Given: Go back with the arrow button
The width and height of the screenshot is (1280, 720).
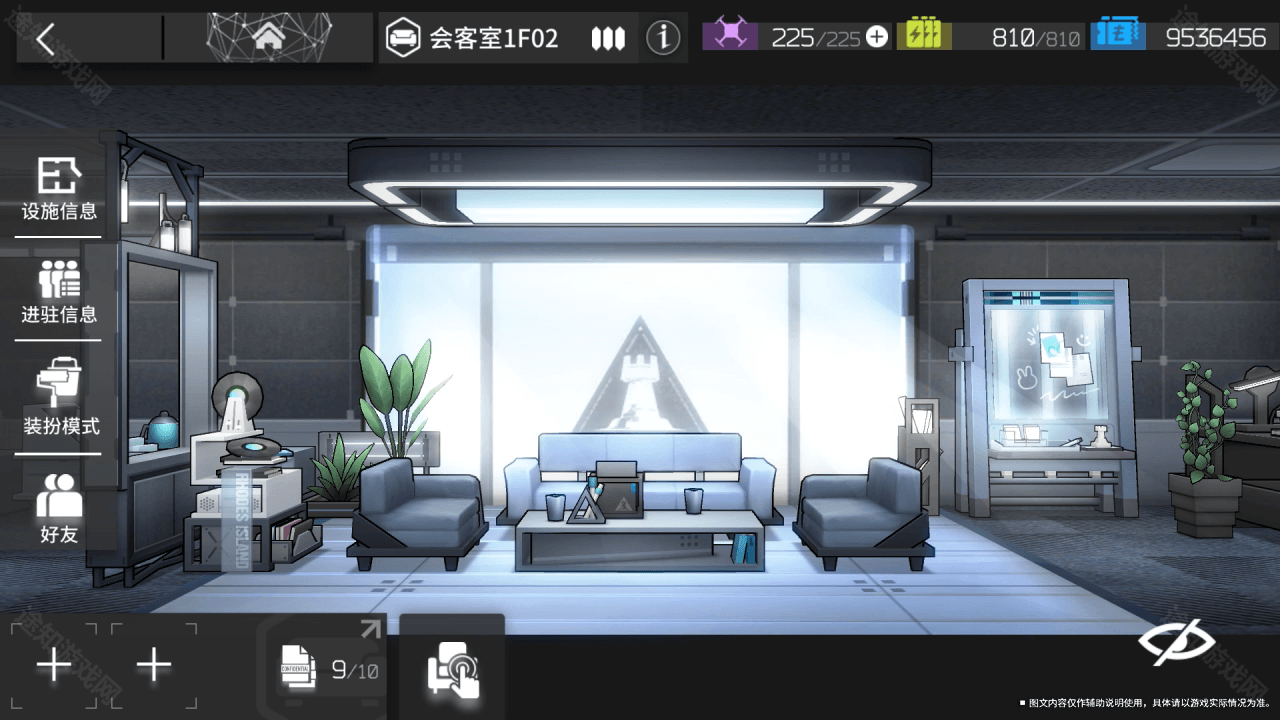Looking at the screenshot, I should 46,39.
